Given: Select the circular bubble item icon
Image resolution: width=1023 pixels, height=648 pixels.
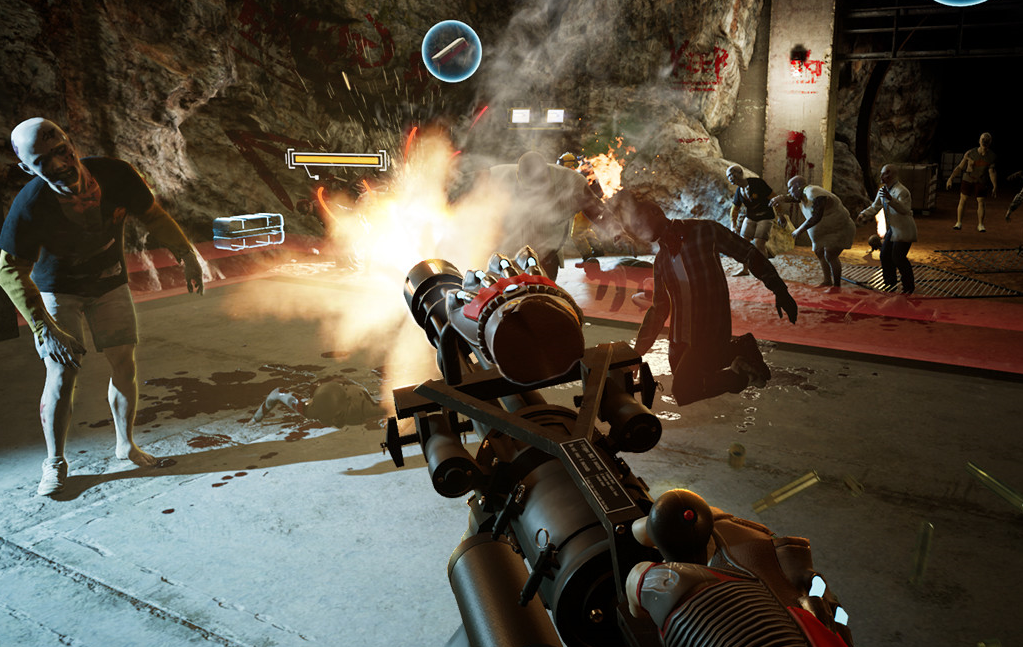Looking at the screenshot, I should pyautogui.click(x=451, y=51).
